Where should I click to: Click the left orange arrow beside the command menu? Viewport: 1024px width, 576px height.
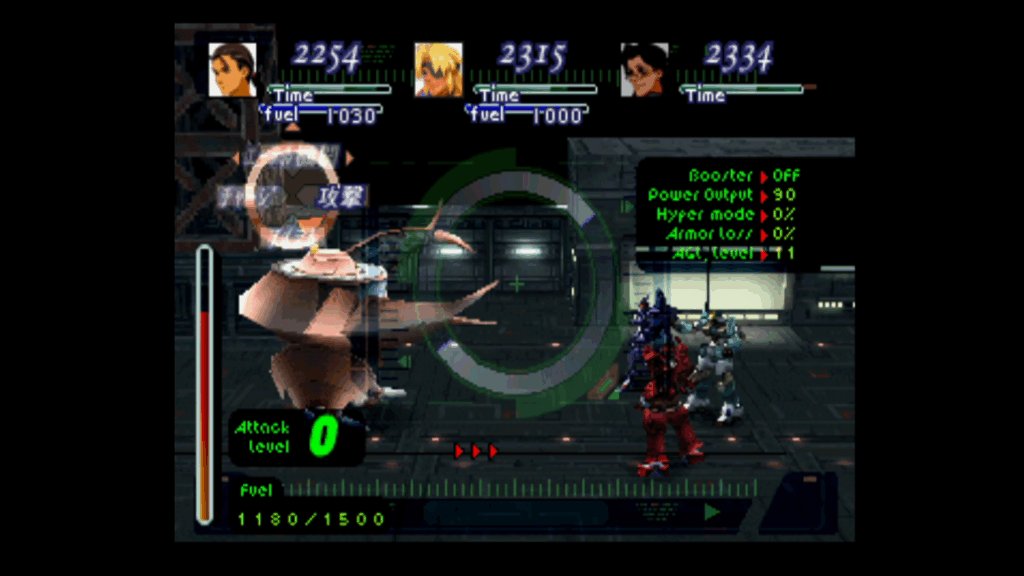pos(235,158)
